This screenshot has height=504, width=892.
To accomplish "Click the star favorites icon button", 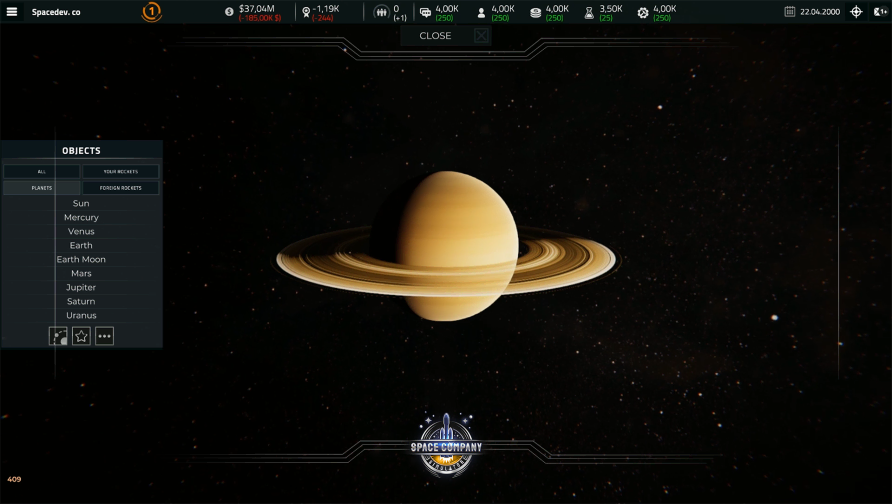I will tap(82, 336).
